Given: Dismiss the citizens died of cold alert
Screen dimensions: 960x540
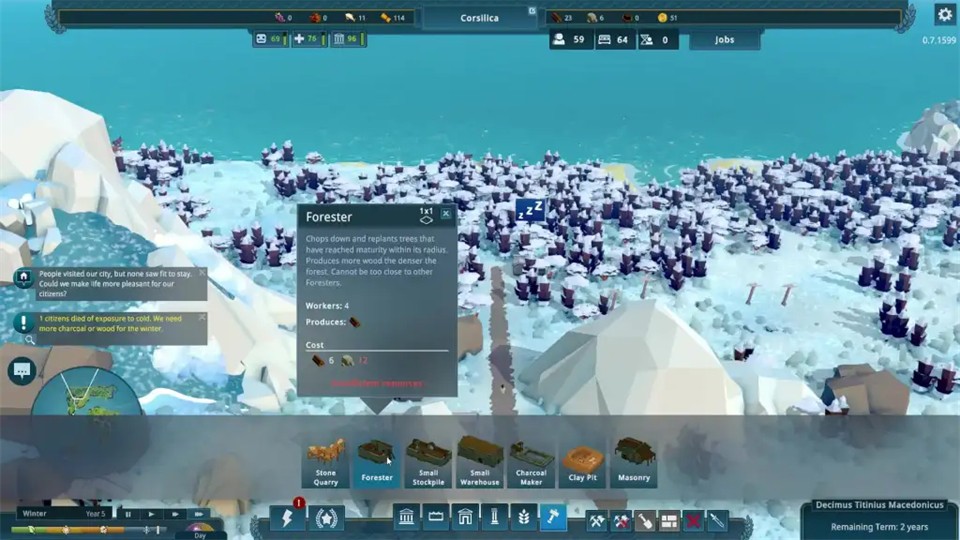Looking at the screenshot, I should [x=202, y=317].
